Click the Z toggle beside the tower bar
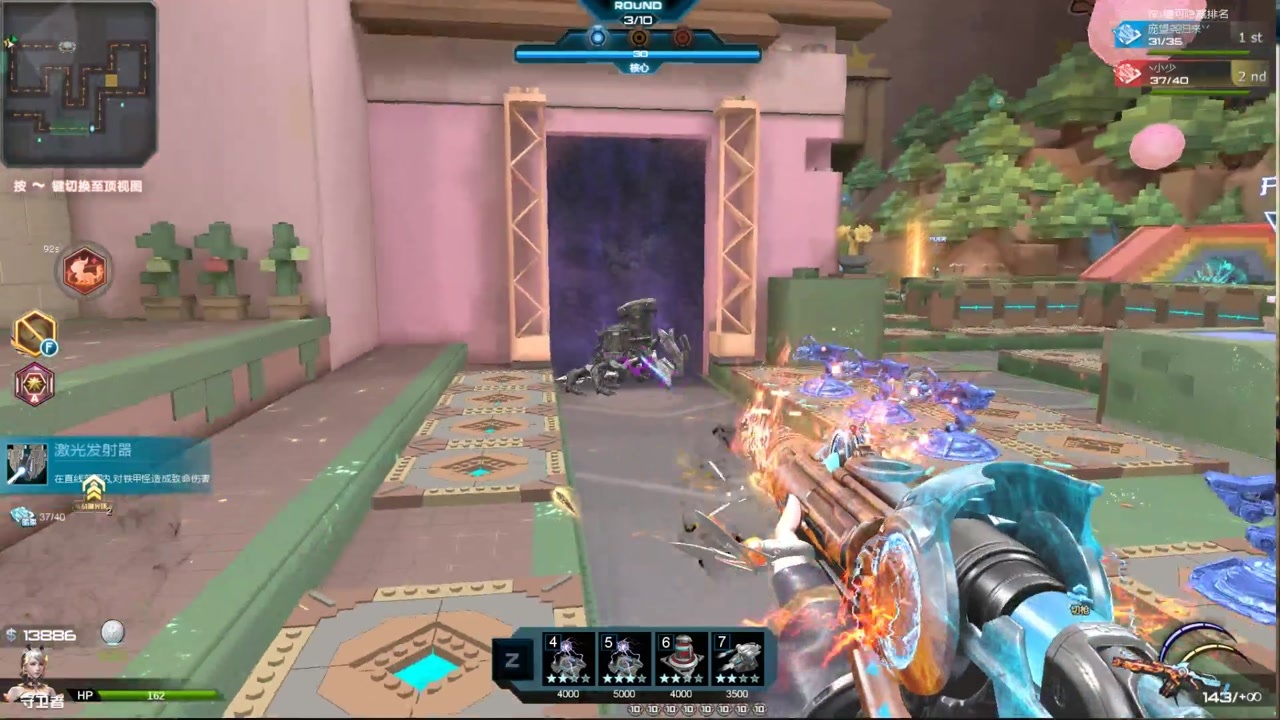This screenshot has height=720, width=1280. tap(510, 660)
